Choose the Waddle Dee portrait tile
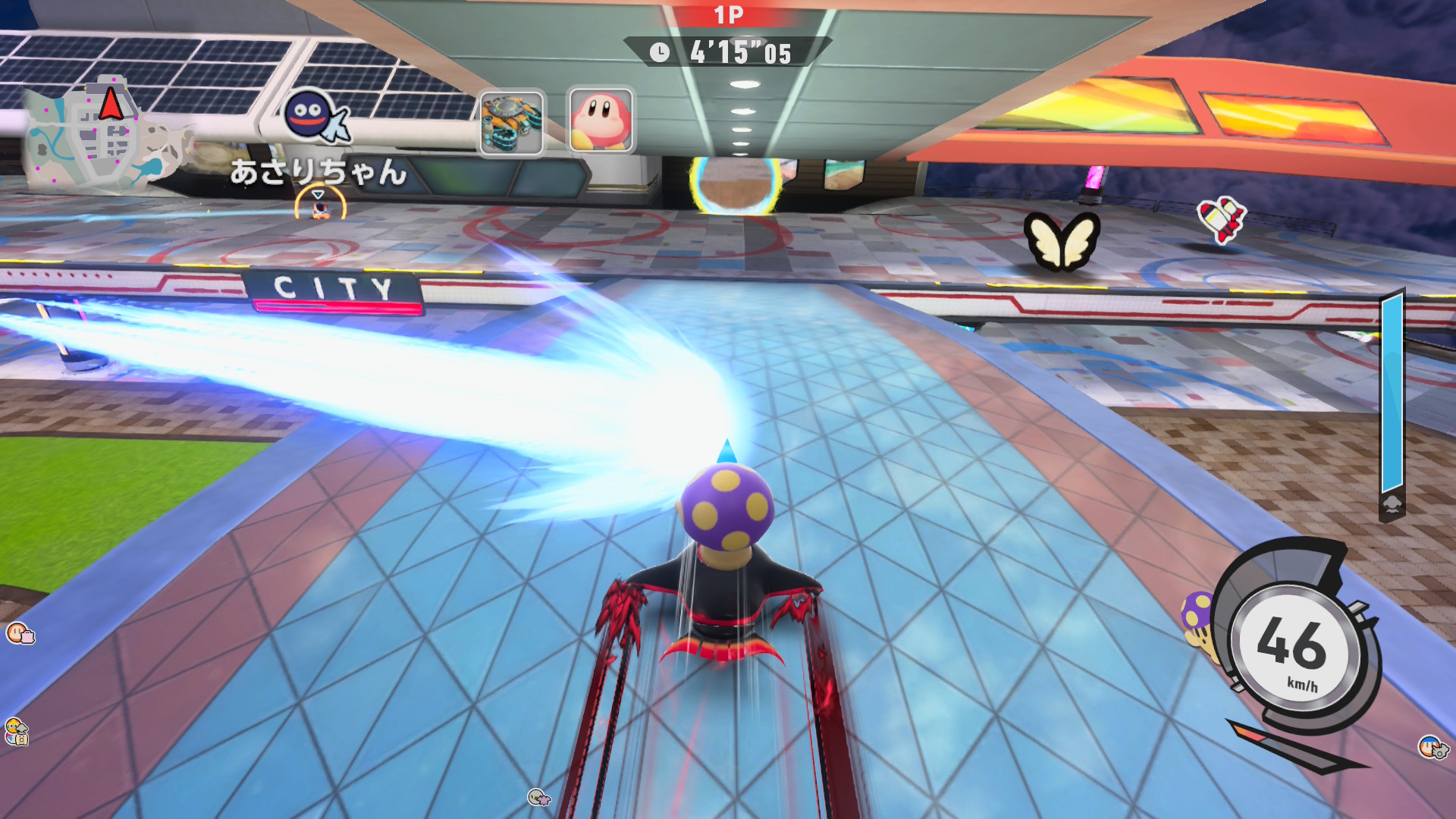The width and height of the screenshot is (1456, 819). 601,120
